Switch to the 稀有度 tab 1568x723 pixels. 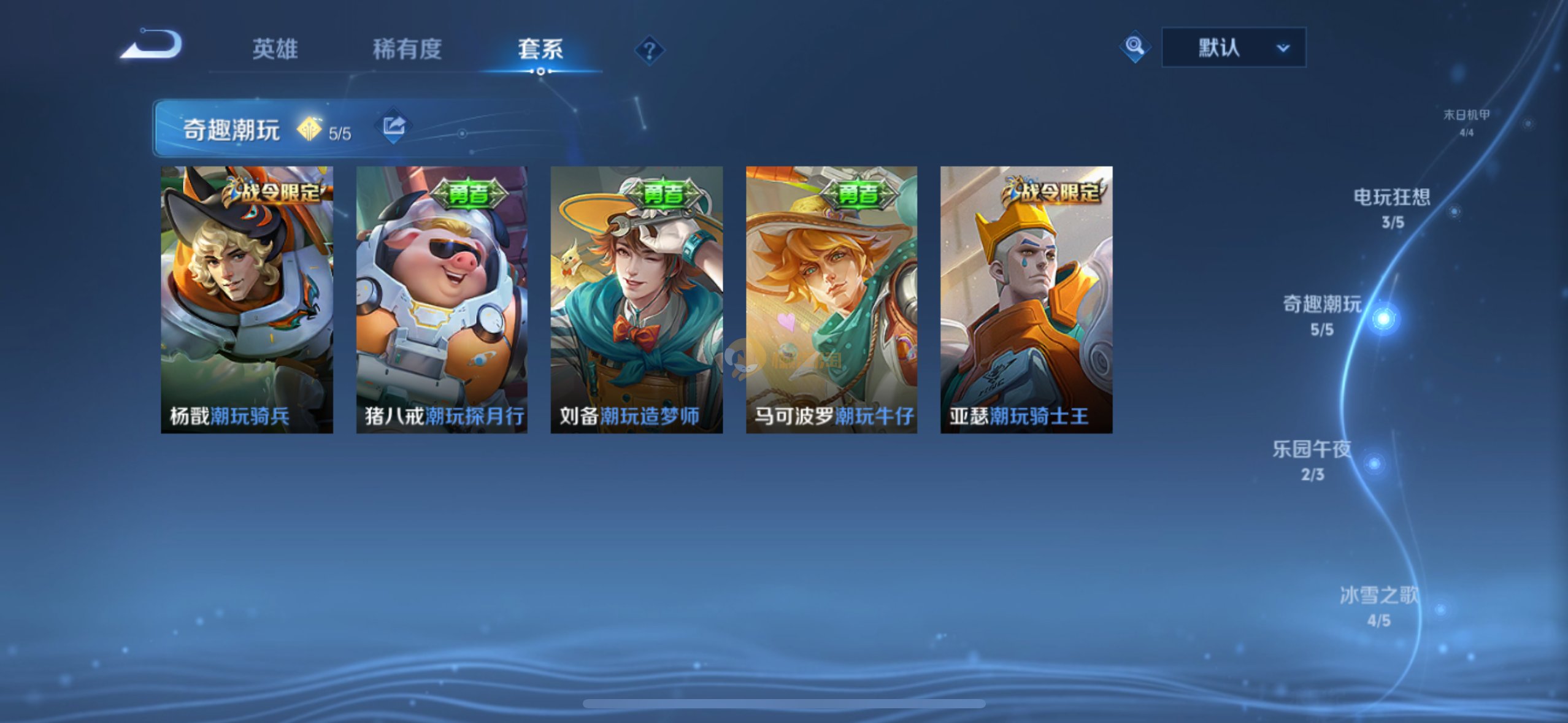407,49
